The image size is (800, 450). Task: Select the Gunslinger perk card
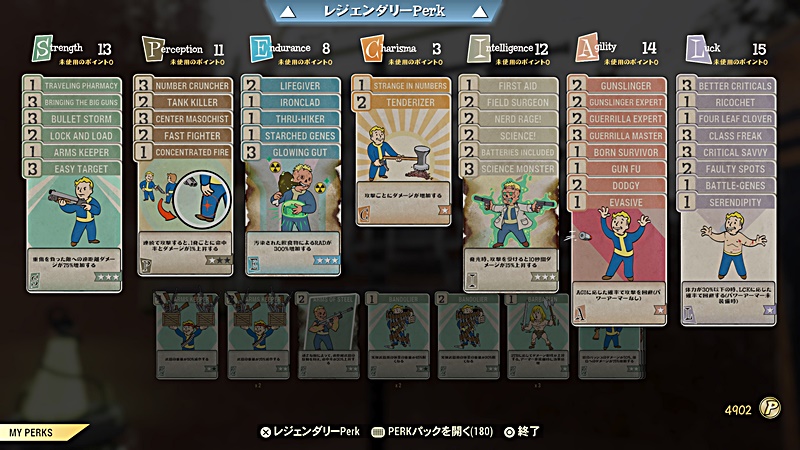pyautogui.click(x=627, y=86)
